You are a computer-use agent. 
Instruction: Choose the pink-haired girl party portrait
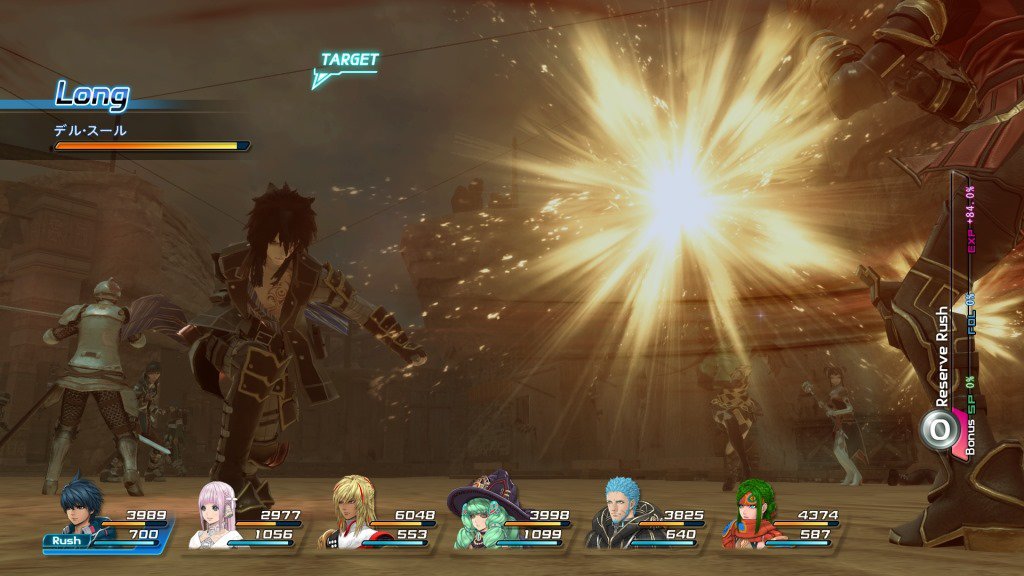tap(213, 512)
